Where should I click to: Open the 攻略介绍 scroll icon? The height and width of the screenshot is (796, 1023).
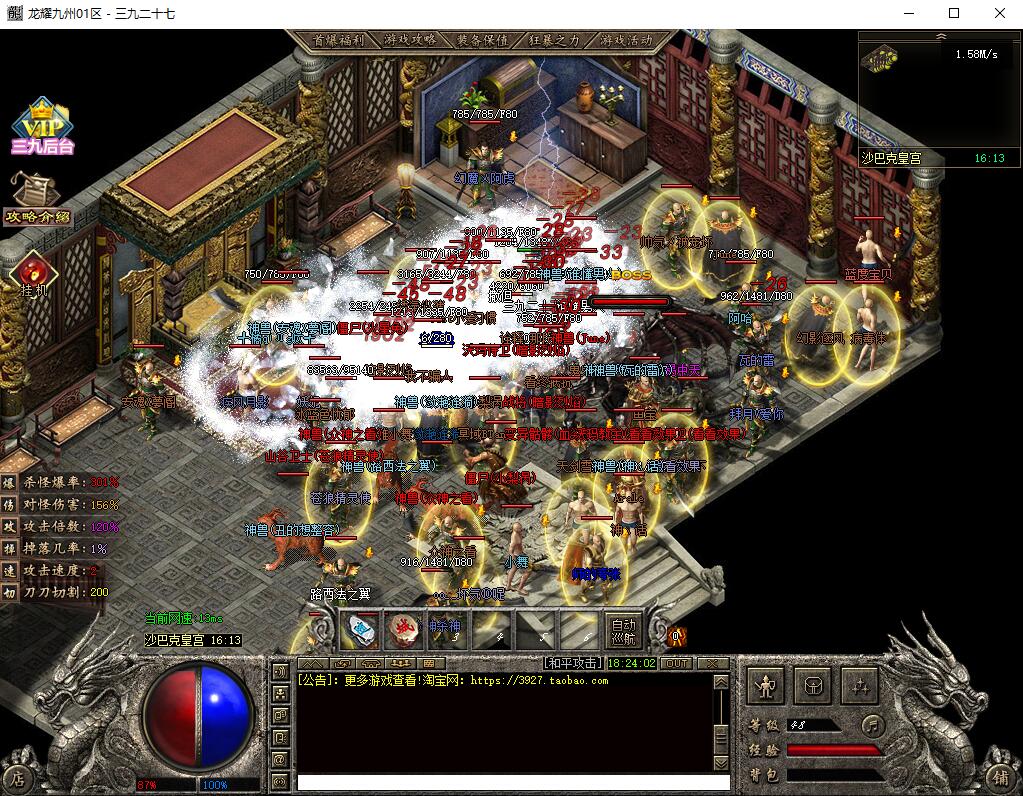tap(37, 197)
